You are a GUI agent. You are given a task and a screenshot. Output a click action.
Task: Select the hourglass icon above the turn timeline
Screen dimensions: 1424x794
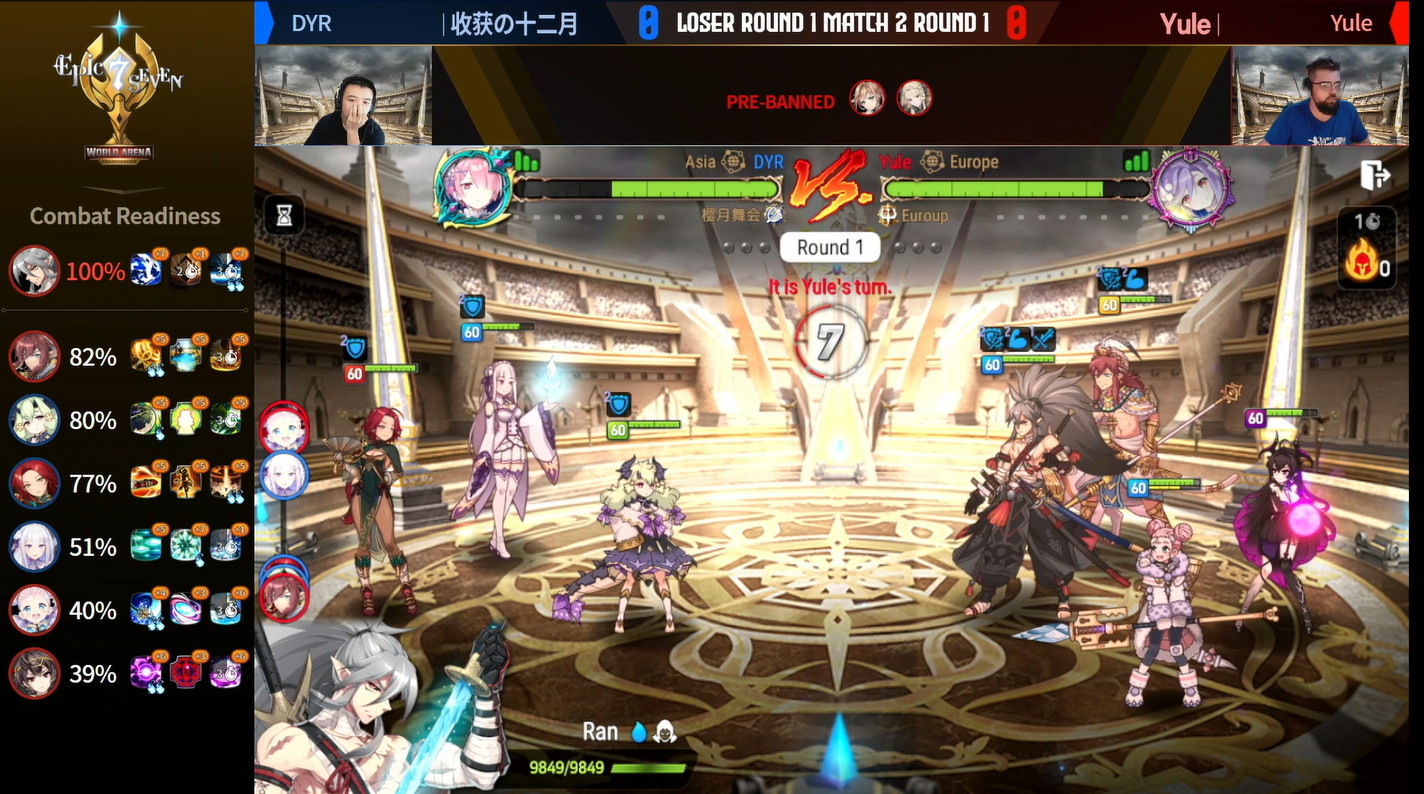coord(284,216)
